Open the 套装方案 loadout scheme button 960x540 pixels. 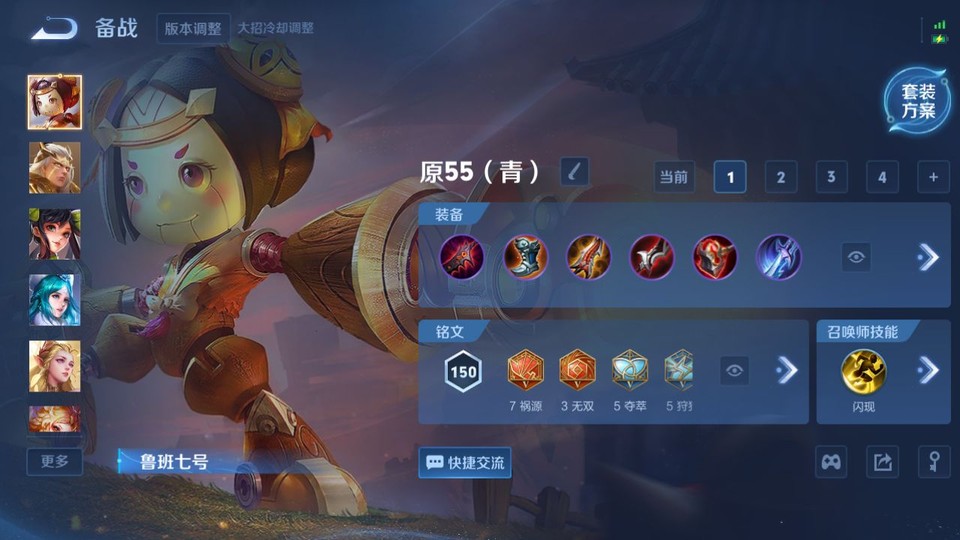click(917, 102)
